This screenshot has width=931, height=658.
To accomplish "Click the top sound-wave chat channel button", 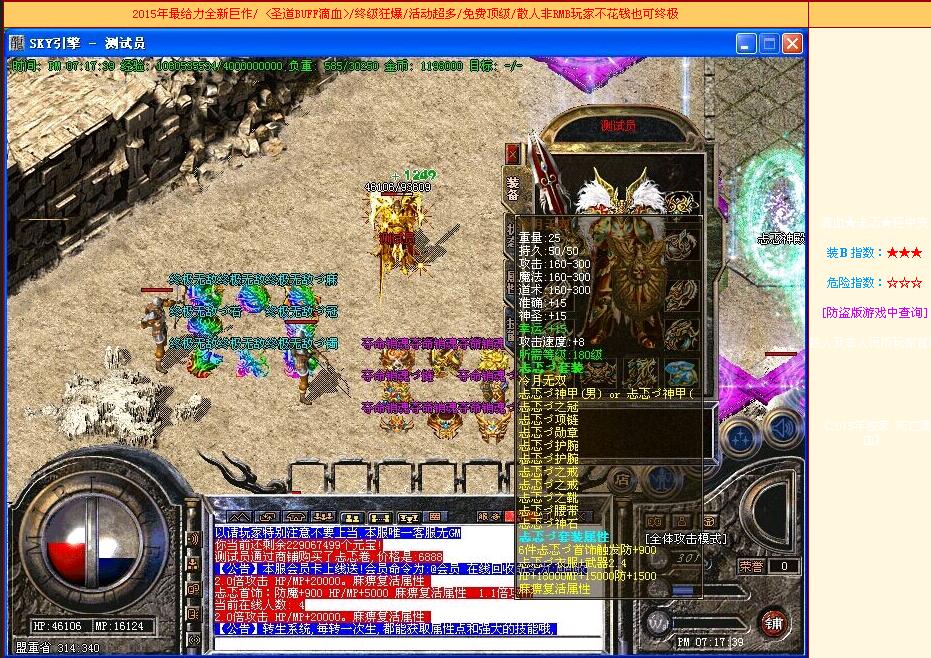I will pyautogui.click(x=193, y=539).
